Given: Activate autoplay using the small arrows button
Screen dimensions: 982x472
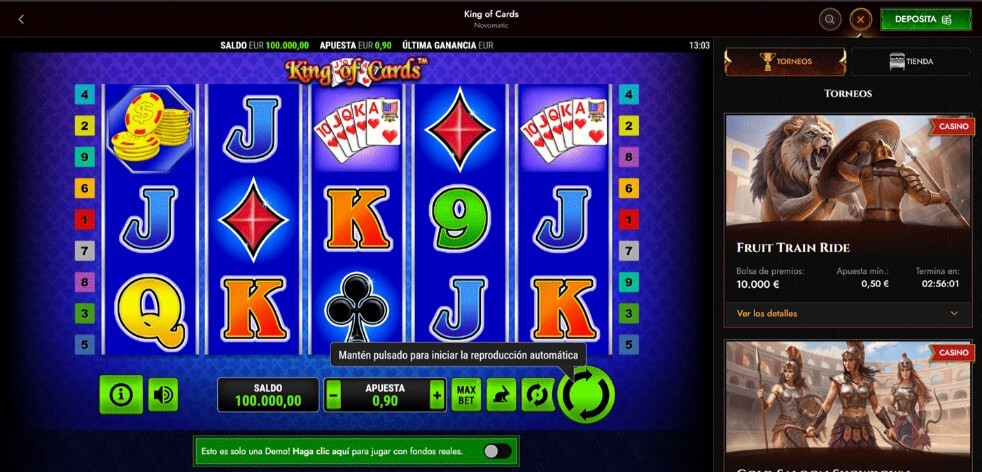Looking at the screenshot, I should tap(537, 395).
